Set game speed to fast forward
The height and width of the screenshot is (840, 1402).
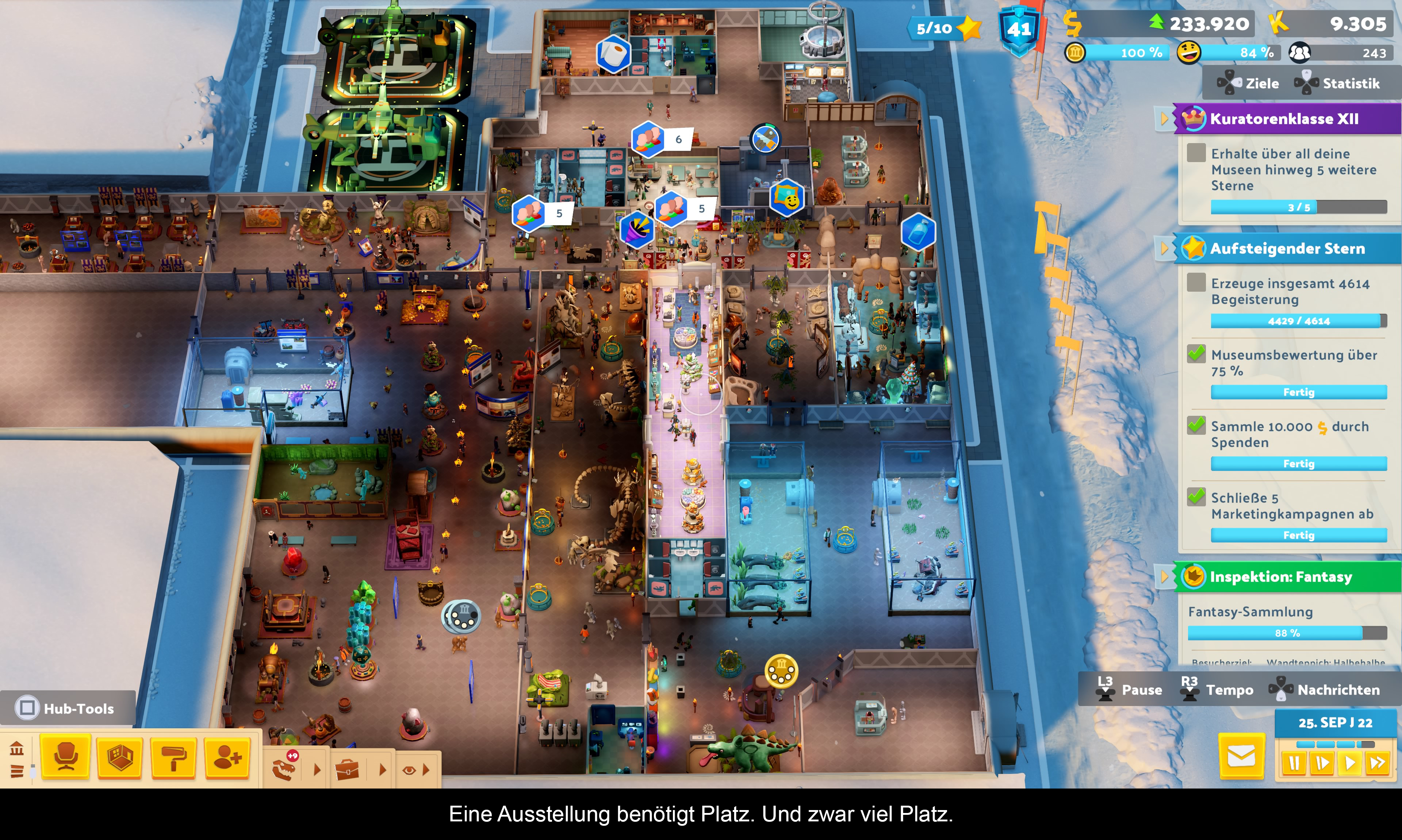[1377, 763]
